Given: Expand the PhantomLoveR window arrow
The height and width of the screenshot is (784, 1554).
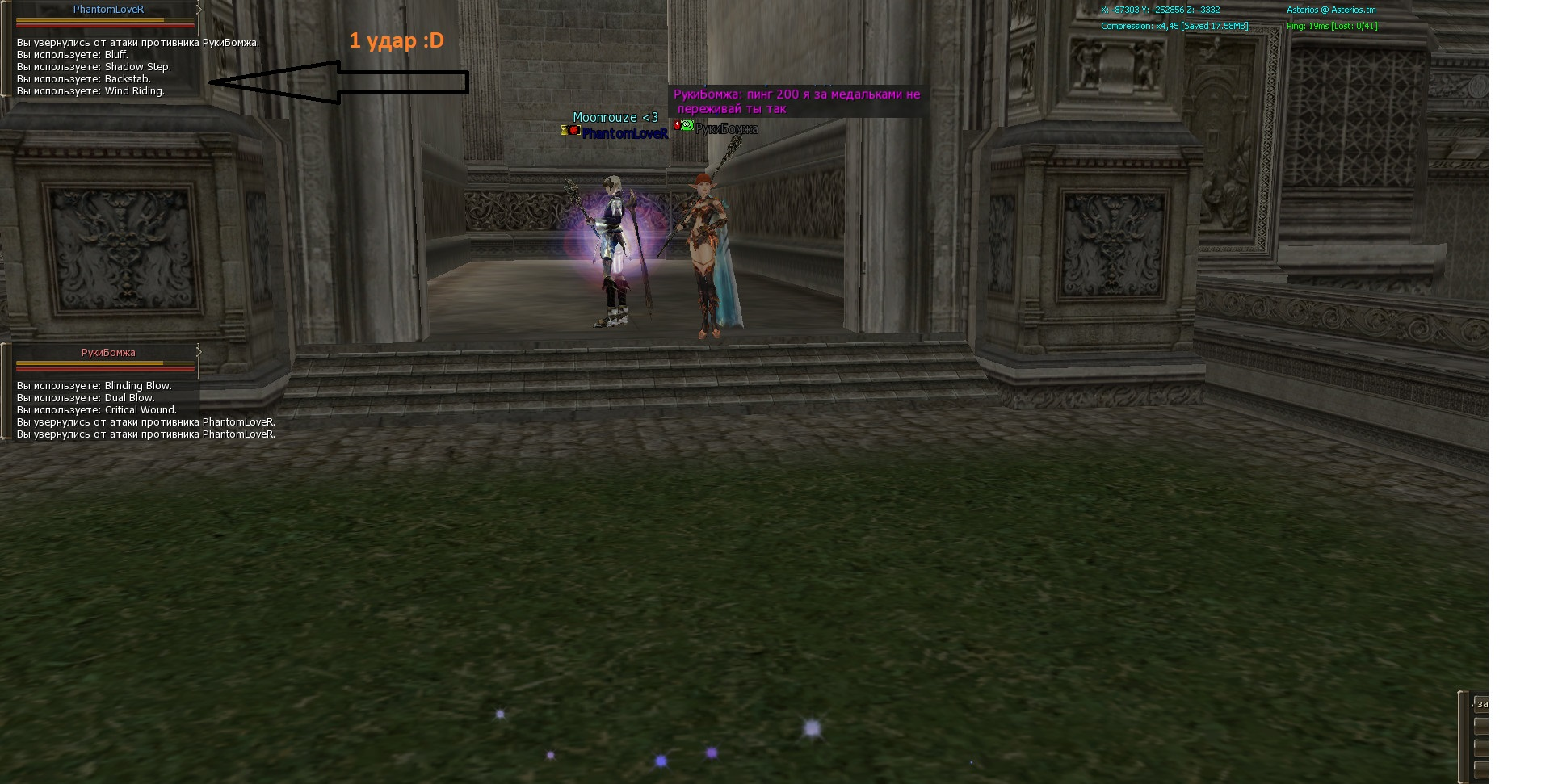Looking at the screenshot, I should click(199, 10).
